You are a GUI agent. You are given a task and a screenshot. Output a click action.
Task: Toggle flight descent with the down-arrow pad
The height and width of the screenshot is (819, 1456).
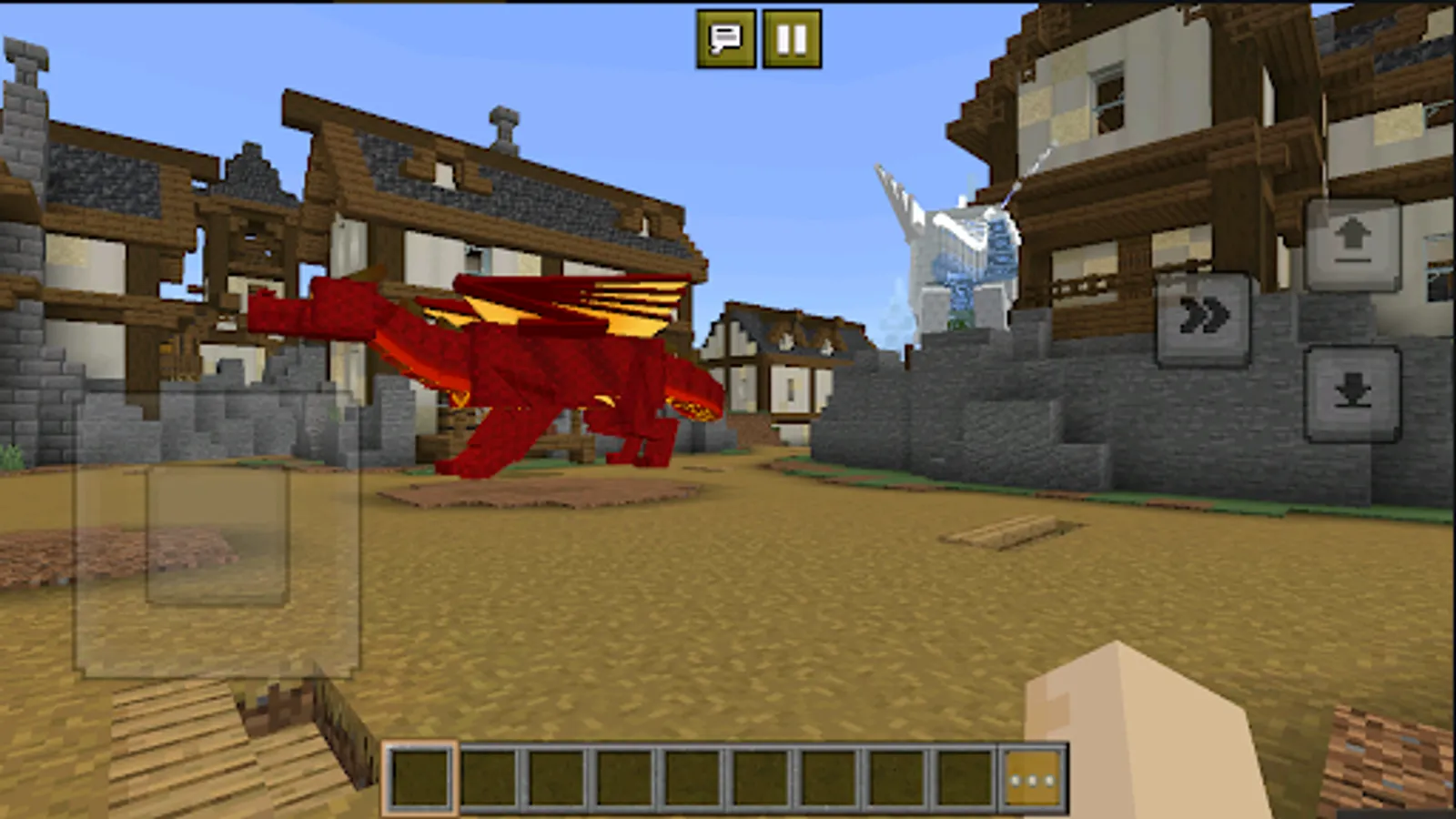1353,394
